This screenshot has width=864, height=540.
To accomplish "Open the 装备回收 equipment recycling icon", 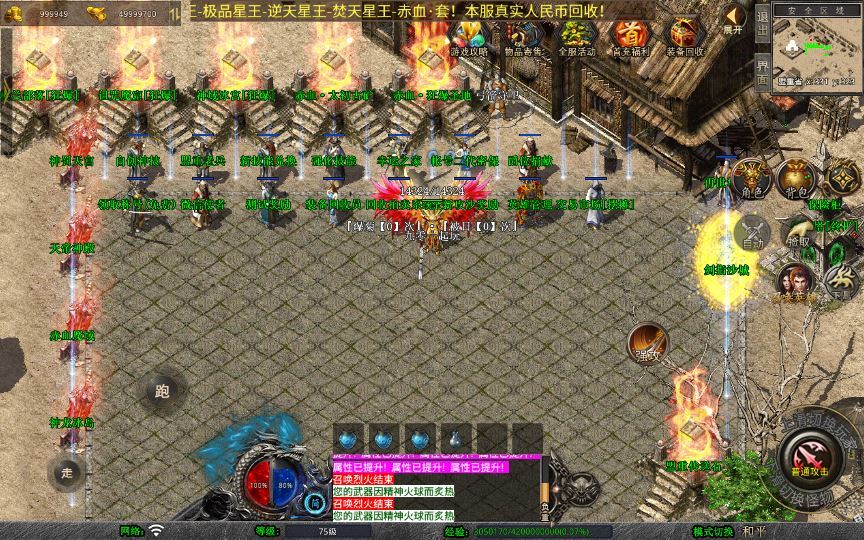I will [x=684, y=38].
